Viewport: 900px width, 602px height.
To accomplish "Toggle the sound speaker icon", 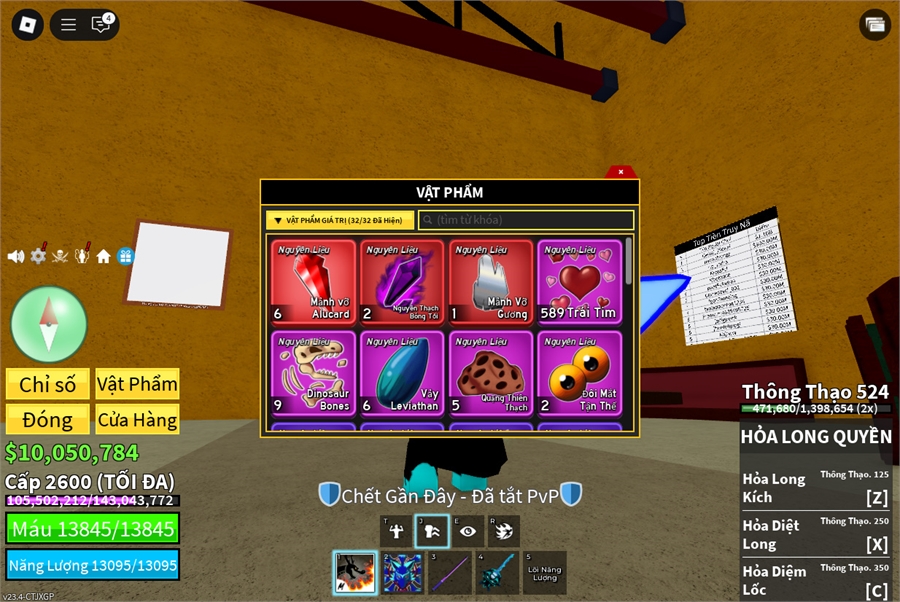I will pyautogui.click(x=16, y=256).
